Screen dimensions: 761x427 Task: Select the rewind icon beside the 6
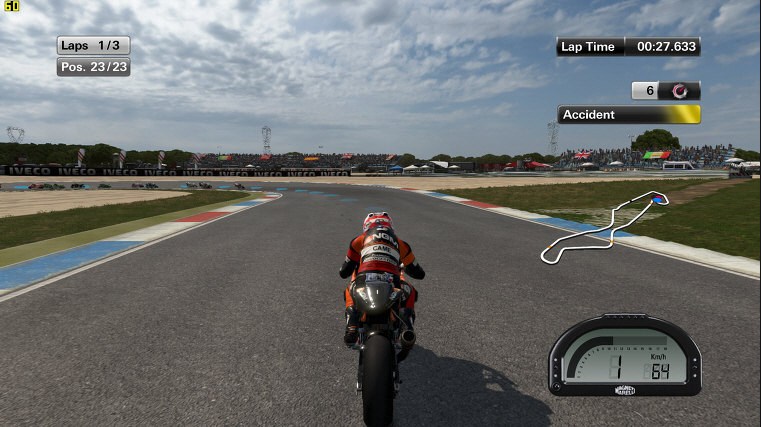(681, 91)
